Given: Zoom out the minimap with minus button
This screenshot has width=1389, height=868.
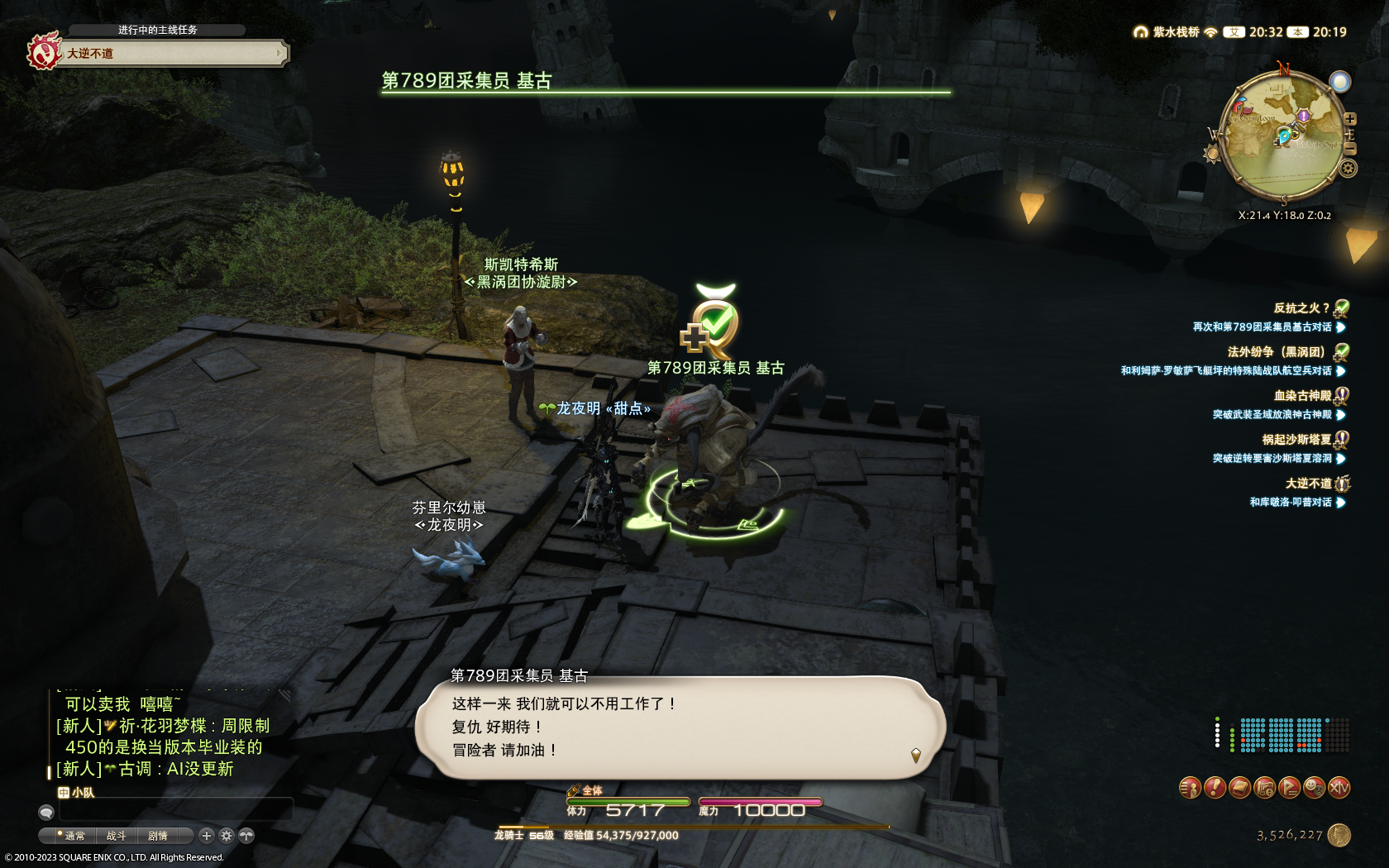Looking at the screenshot, I should [1350, 149].
